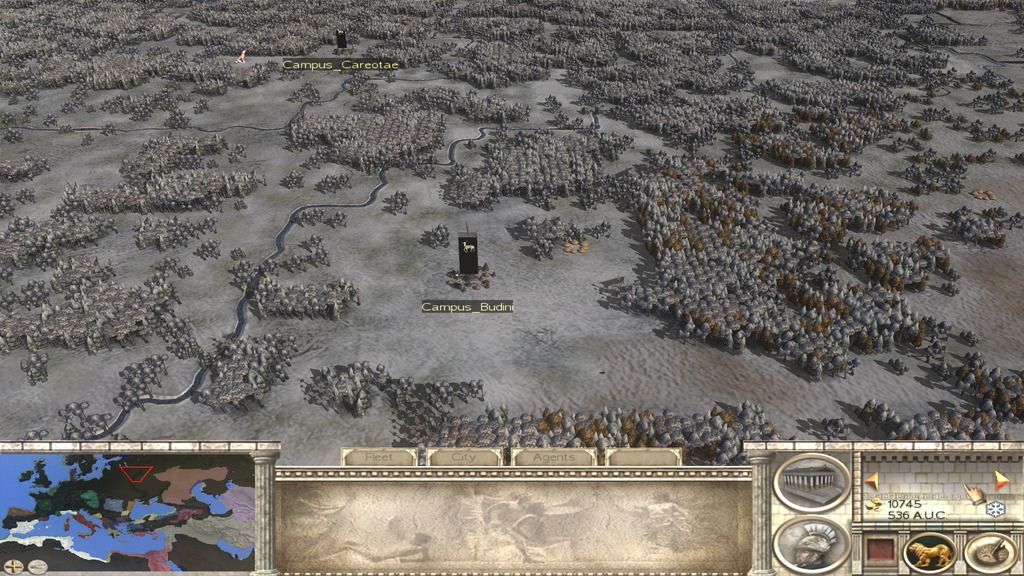Image resolution: width=1024 pixels, height=576 pixels.
Task: Open the City tab
Action: point(464,457)
